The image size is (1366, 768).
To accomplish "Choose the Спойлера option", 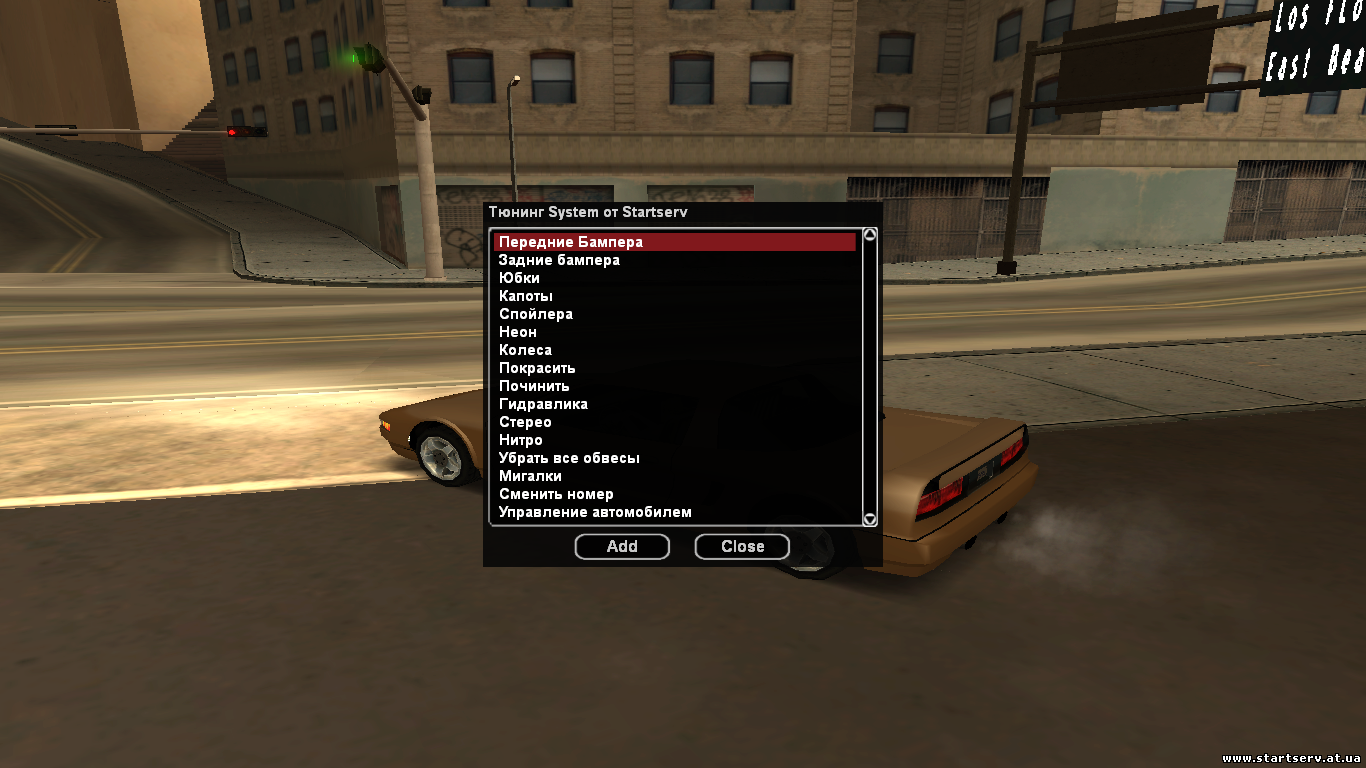I will (x=536, y=314).
